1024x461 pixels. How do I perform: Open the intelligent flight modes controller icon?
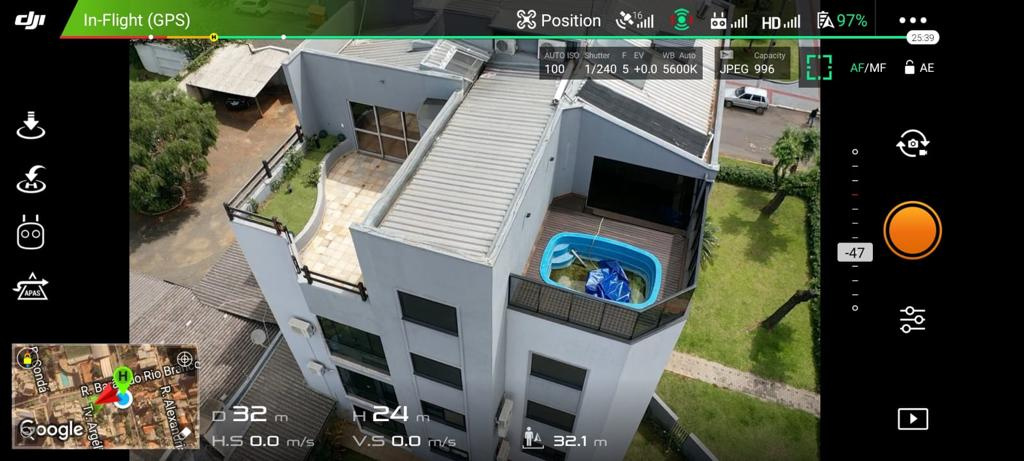pyautogui.click(x=32, y=233)
